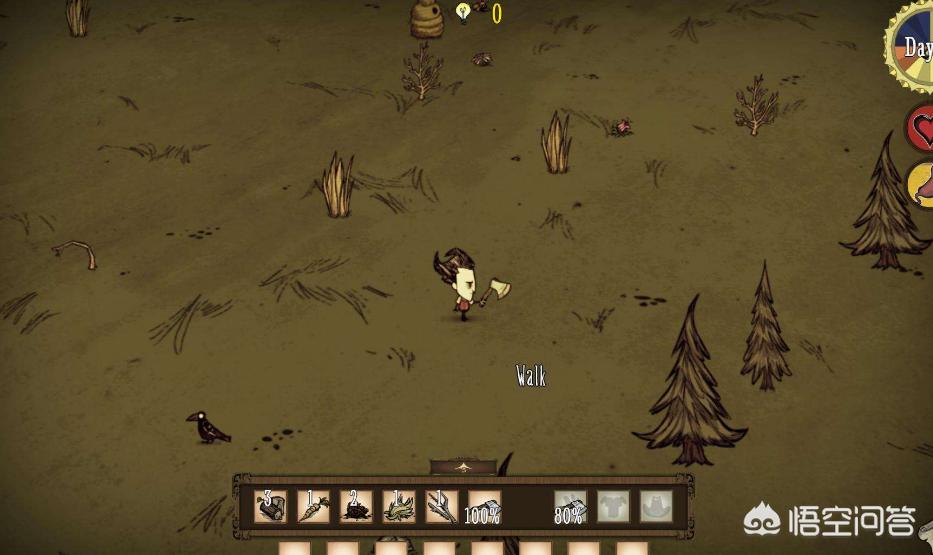Select the twigs inventory slot
933x555 pixels.
coord(442,506)
